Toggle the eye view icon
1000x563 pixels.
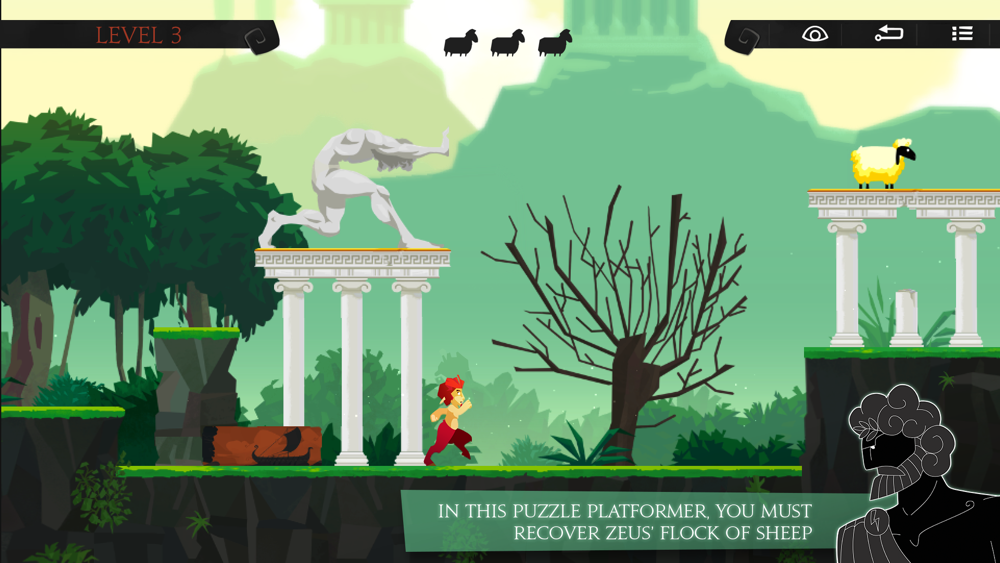pyautogui.click(x=815, y=34)
